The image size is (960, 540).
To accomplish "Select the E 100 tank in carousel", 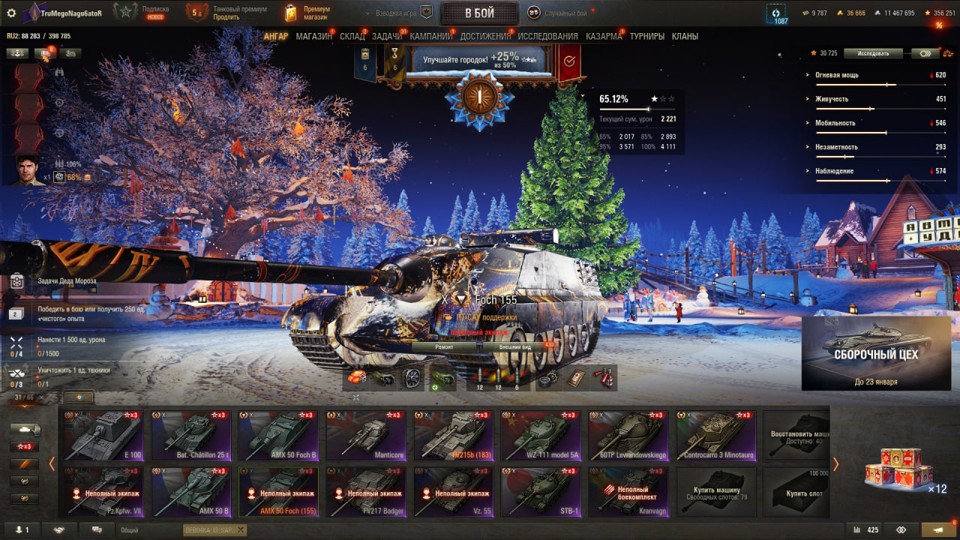I will click(104, 434).
